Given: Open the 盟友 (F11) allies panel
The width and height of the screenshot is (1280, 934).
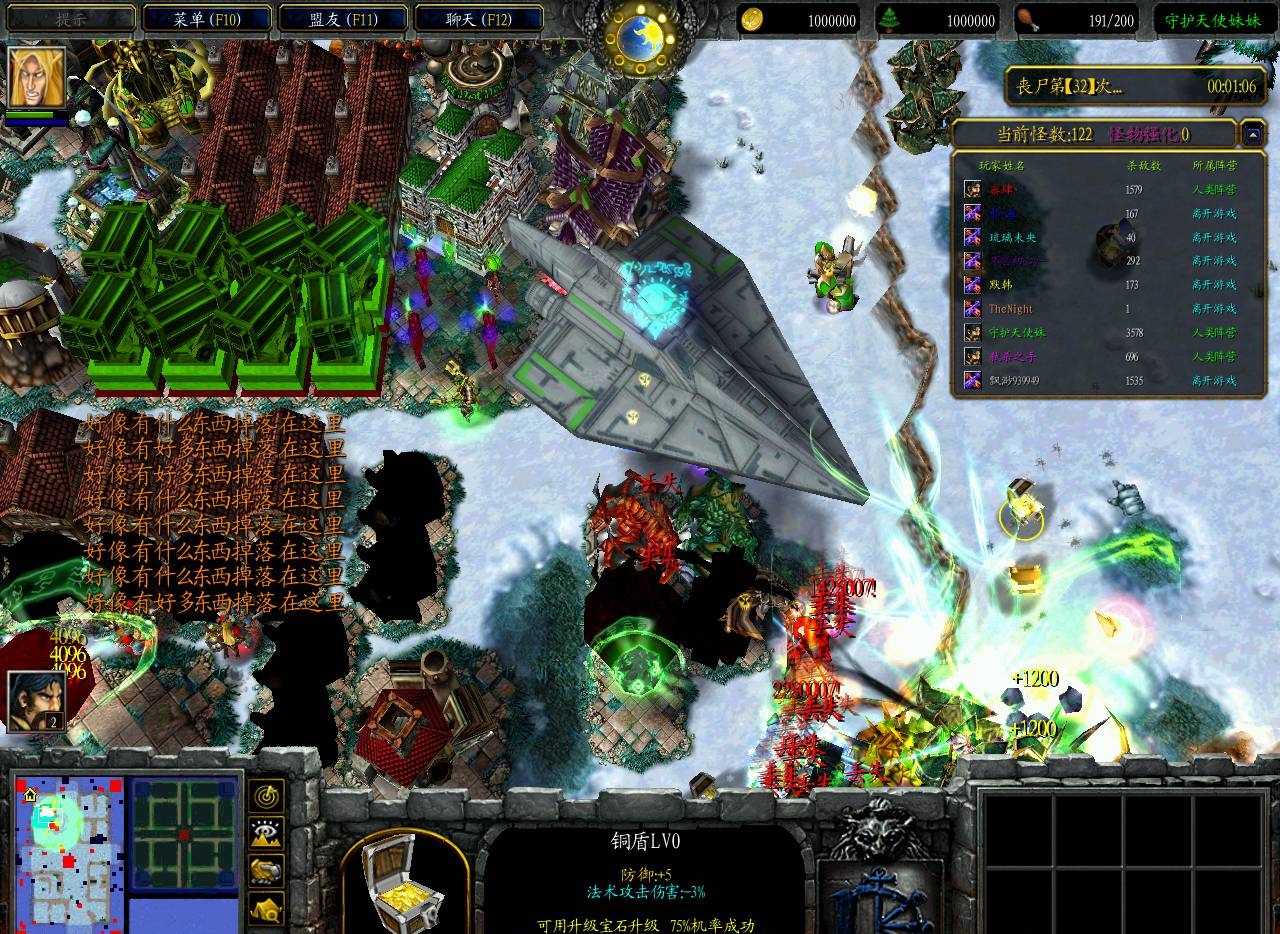Looking at the screenshot, I should (x=343, y=19).
